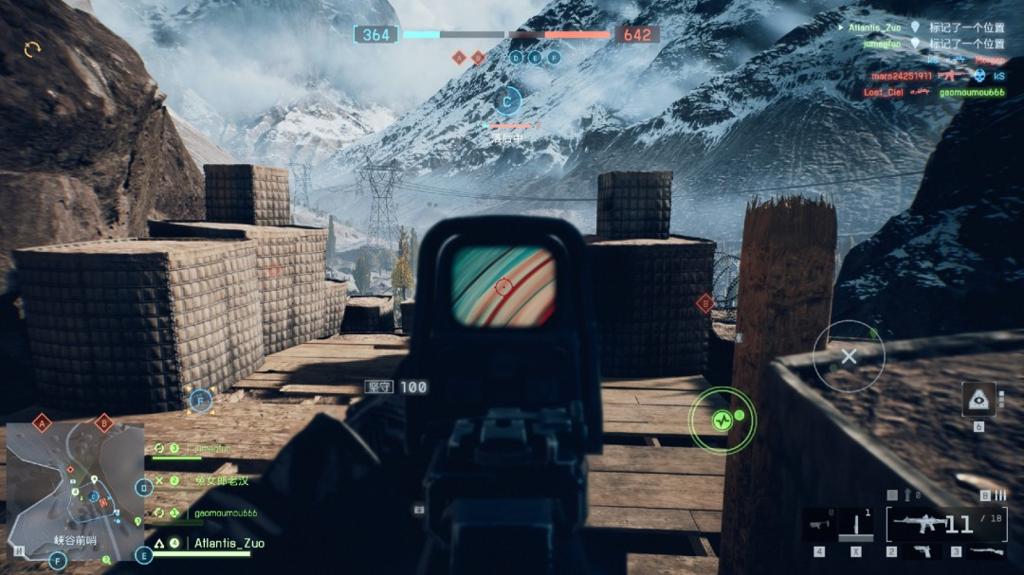The image size is (1024, 575).
Task: Tap the circular X cancel button
Action: (x=848, y=355)
